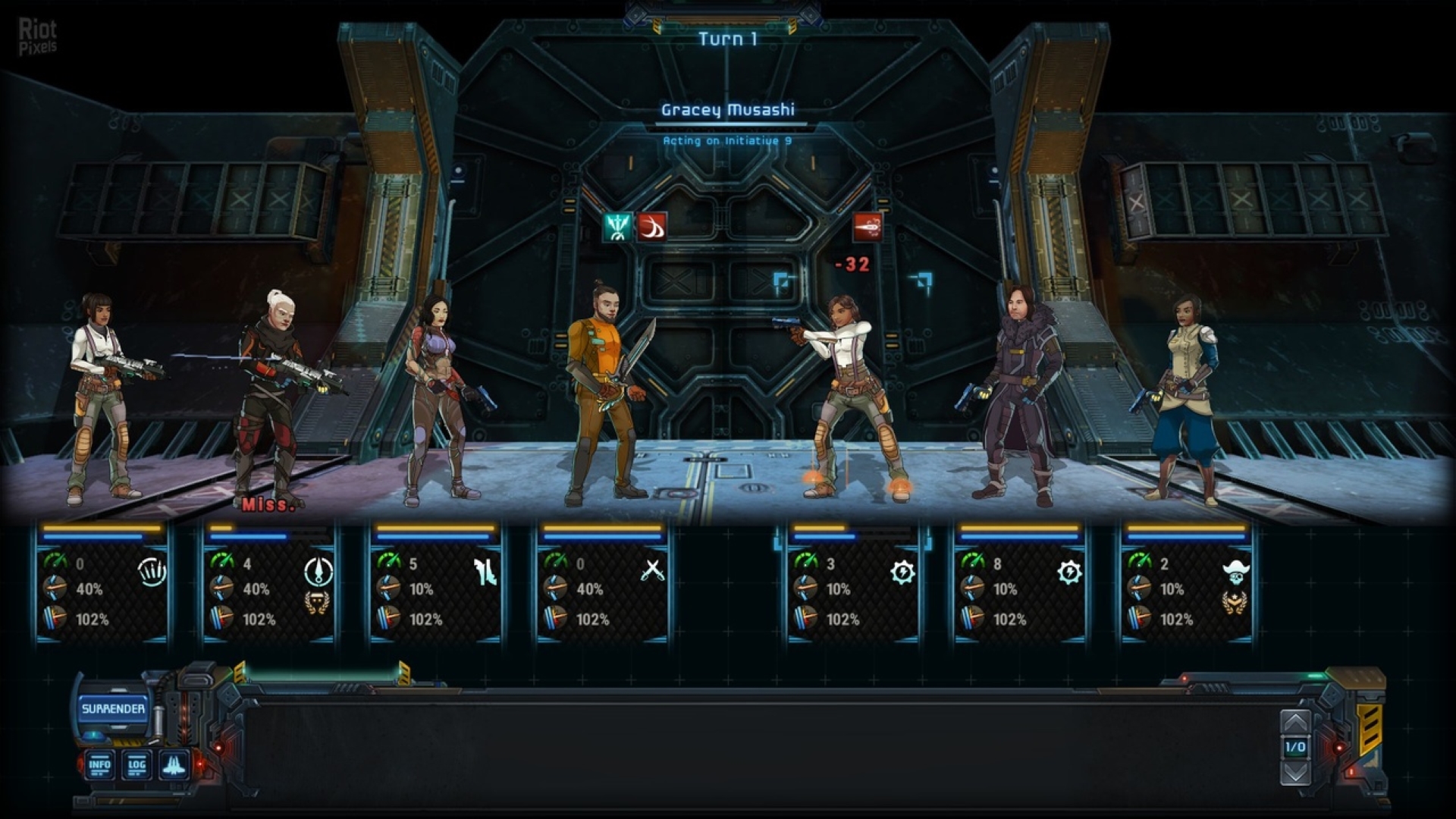This screenshot has width=1456, height=819.
Task: Surrender the crew combat
Action: coord(113,709)
